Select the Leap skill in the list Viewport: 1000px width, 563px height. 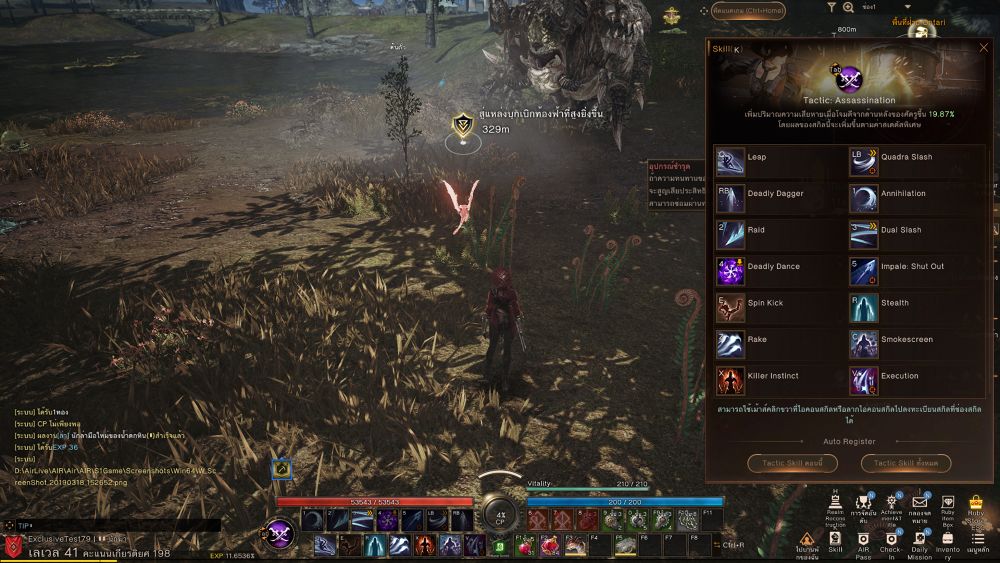(x=730, y=158)
